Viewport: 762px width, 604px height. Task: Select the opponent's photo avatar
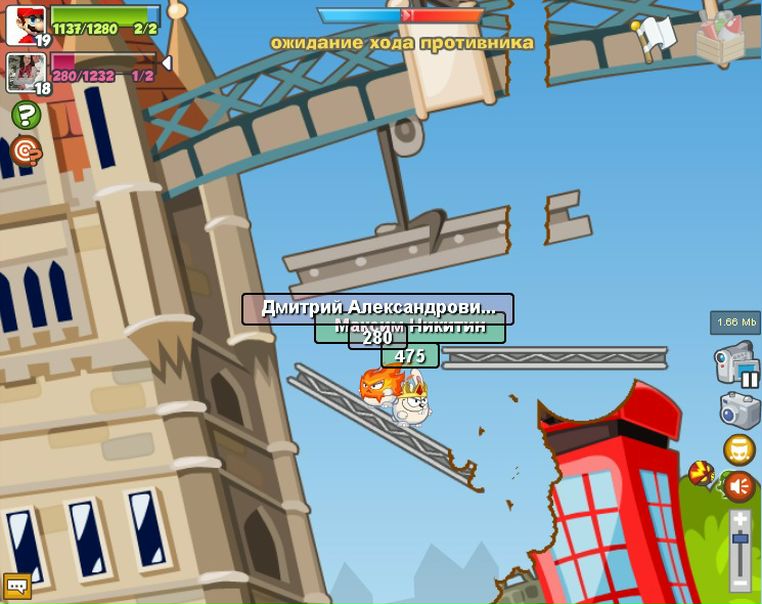[x=26, y=72]
